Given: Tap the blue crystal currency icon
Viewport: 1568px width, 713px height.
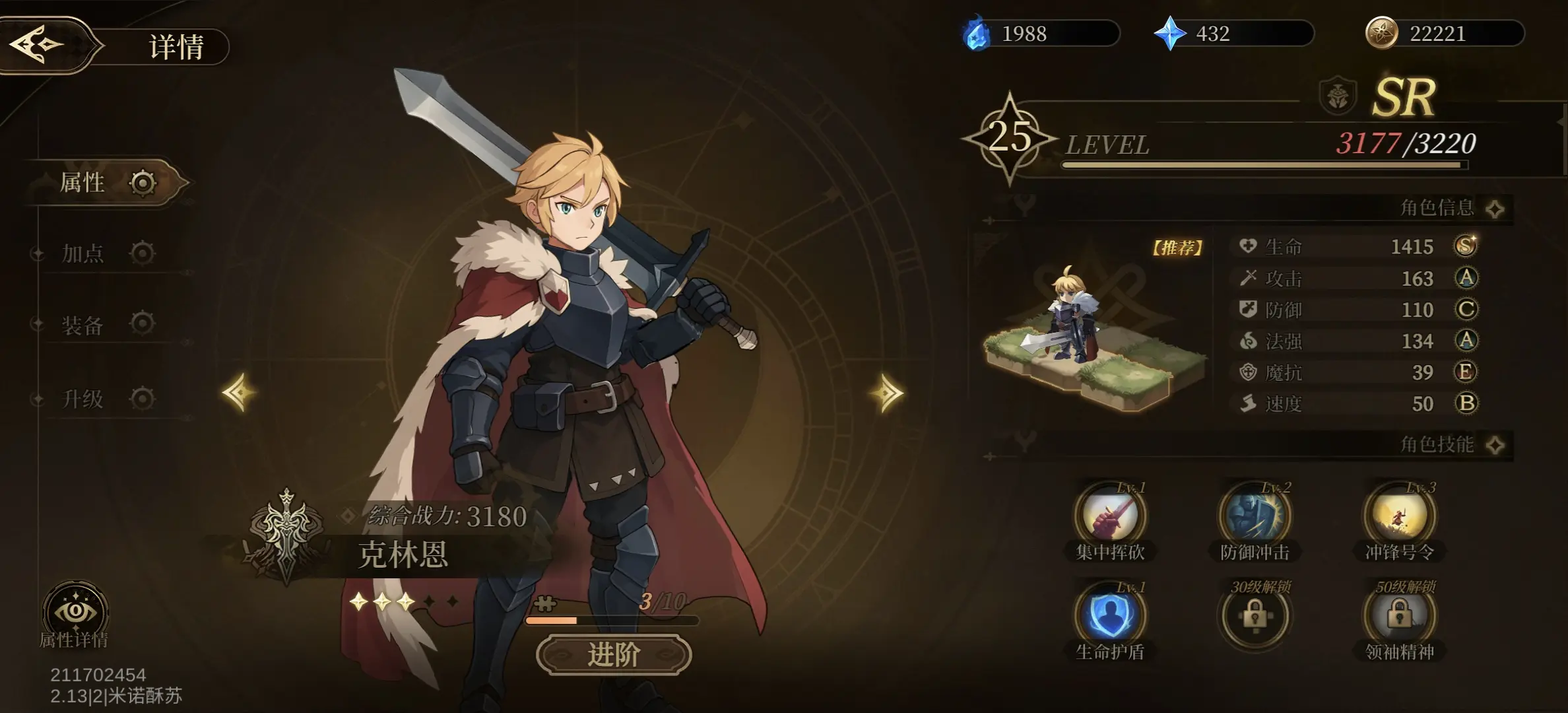Looking at the screenshot, I should 1170,34.
